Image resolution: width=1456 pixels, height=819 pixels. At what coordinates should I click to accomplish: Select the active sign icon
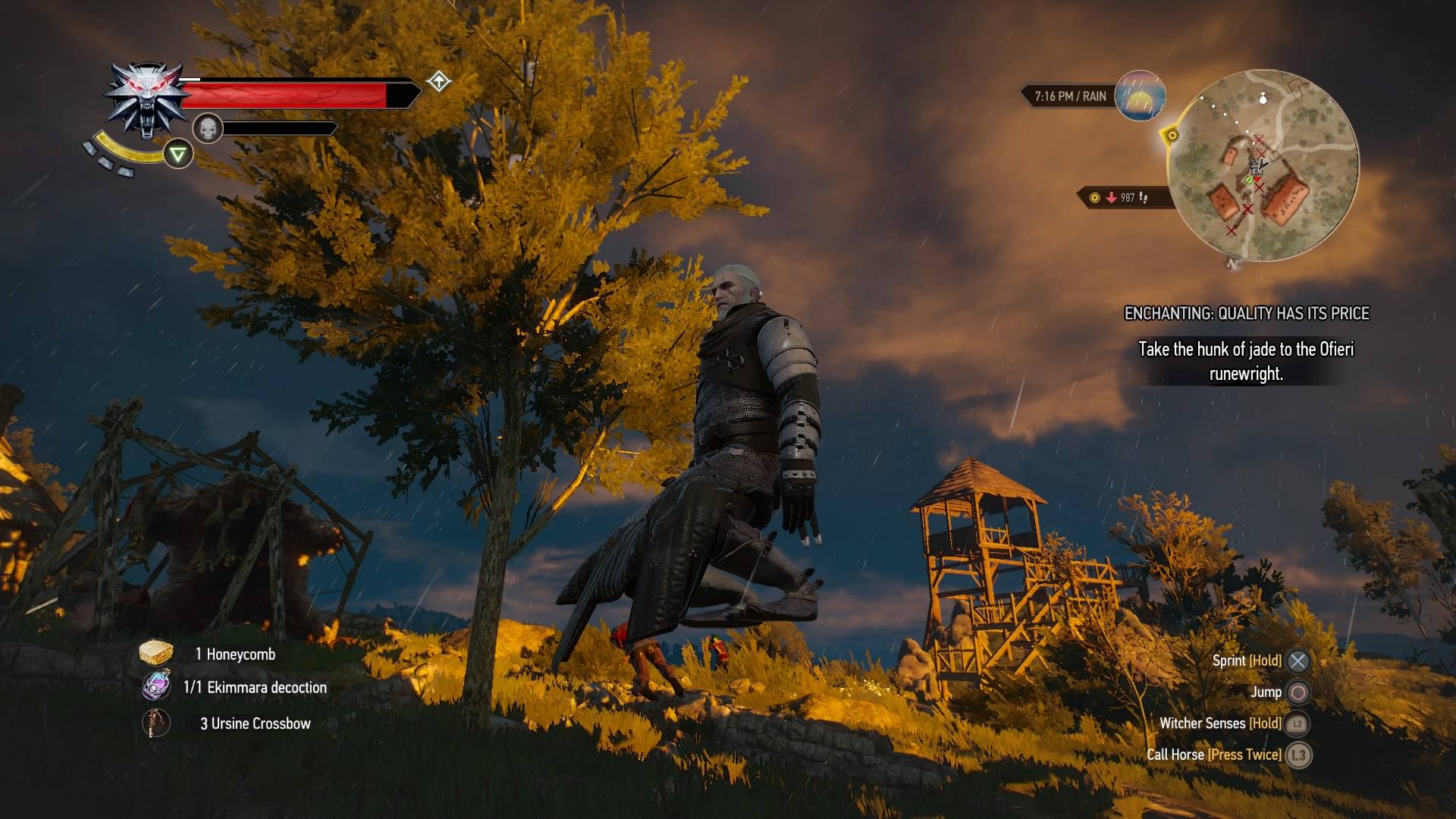[x=178, y=155]
